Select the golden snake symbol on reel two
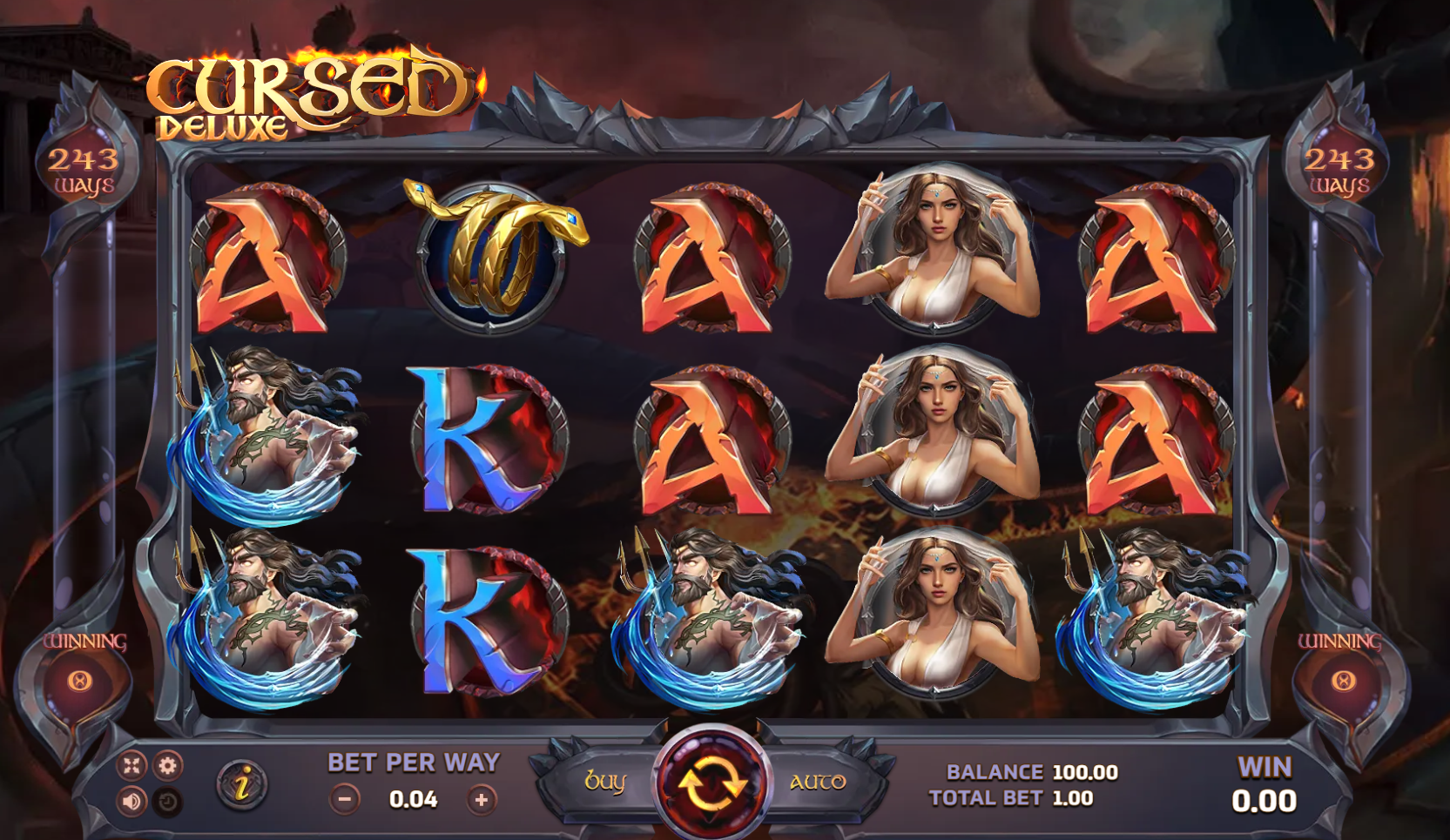 (x=489, y=254)
